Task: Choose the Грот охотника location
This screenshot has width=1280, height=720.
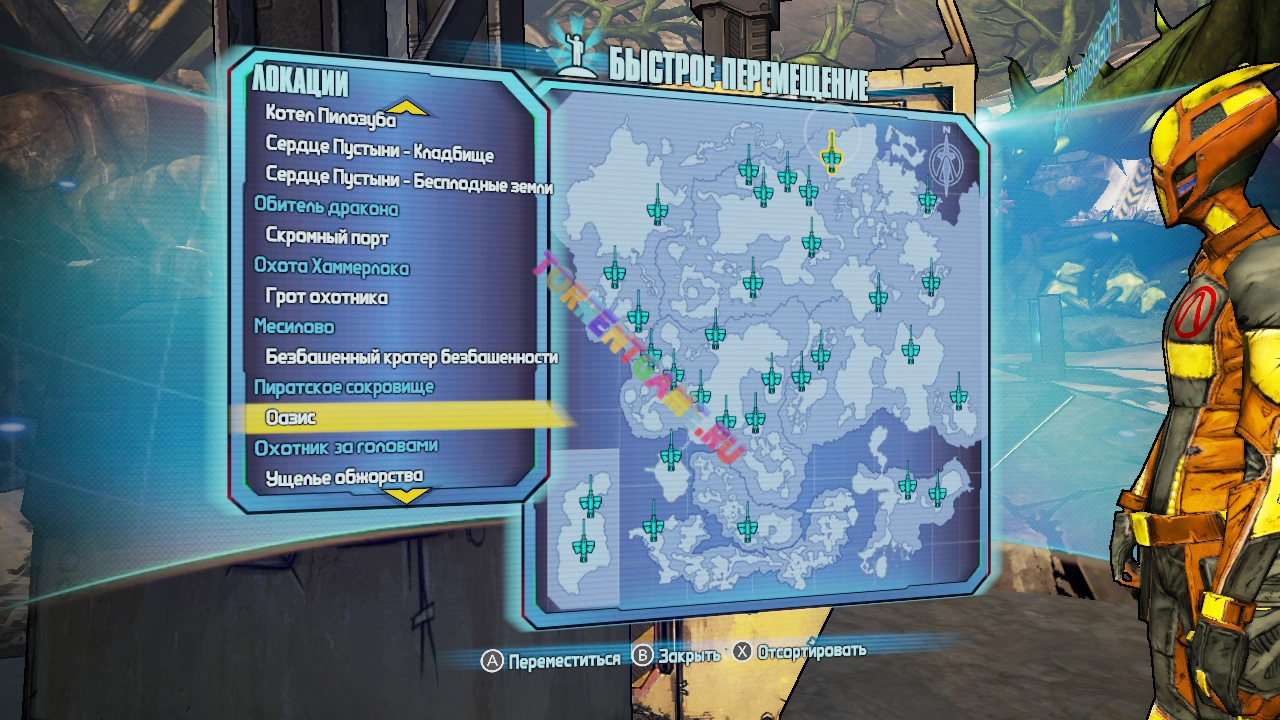Action: coord(326,297)
